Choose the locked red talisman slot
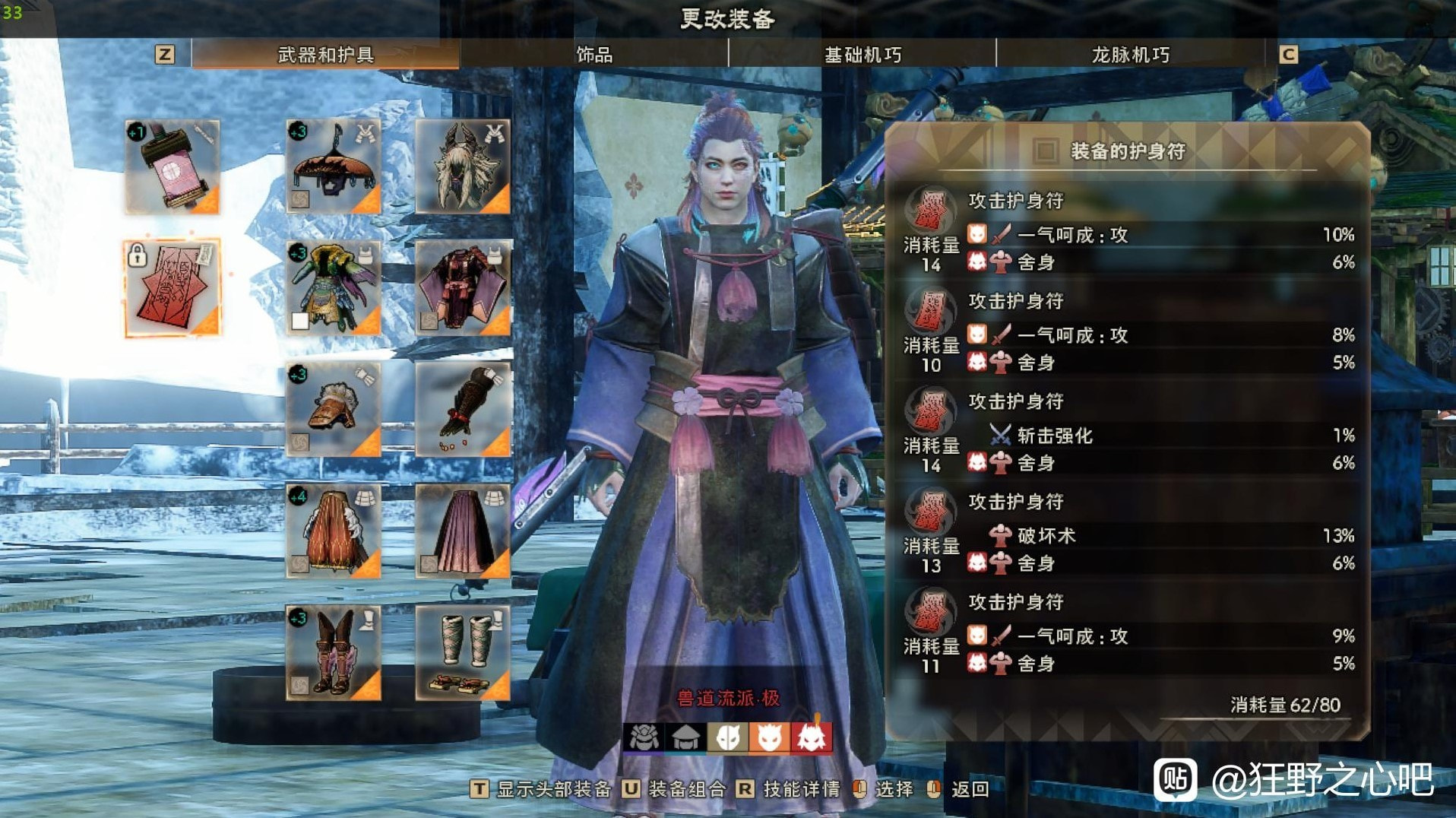Screen dimensions: 1456x818 (x=173, y=288)
